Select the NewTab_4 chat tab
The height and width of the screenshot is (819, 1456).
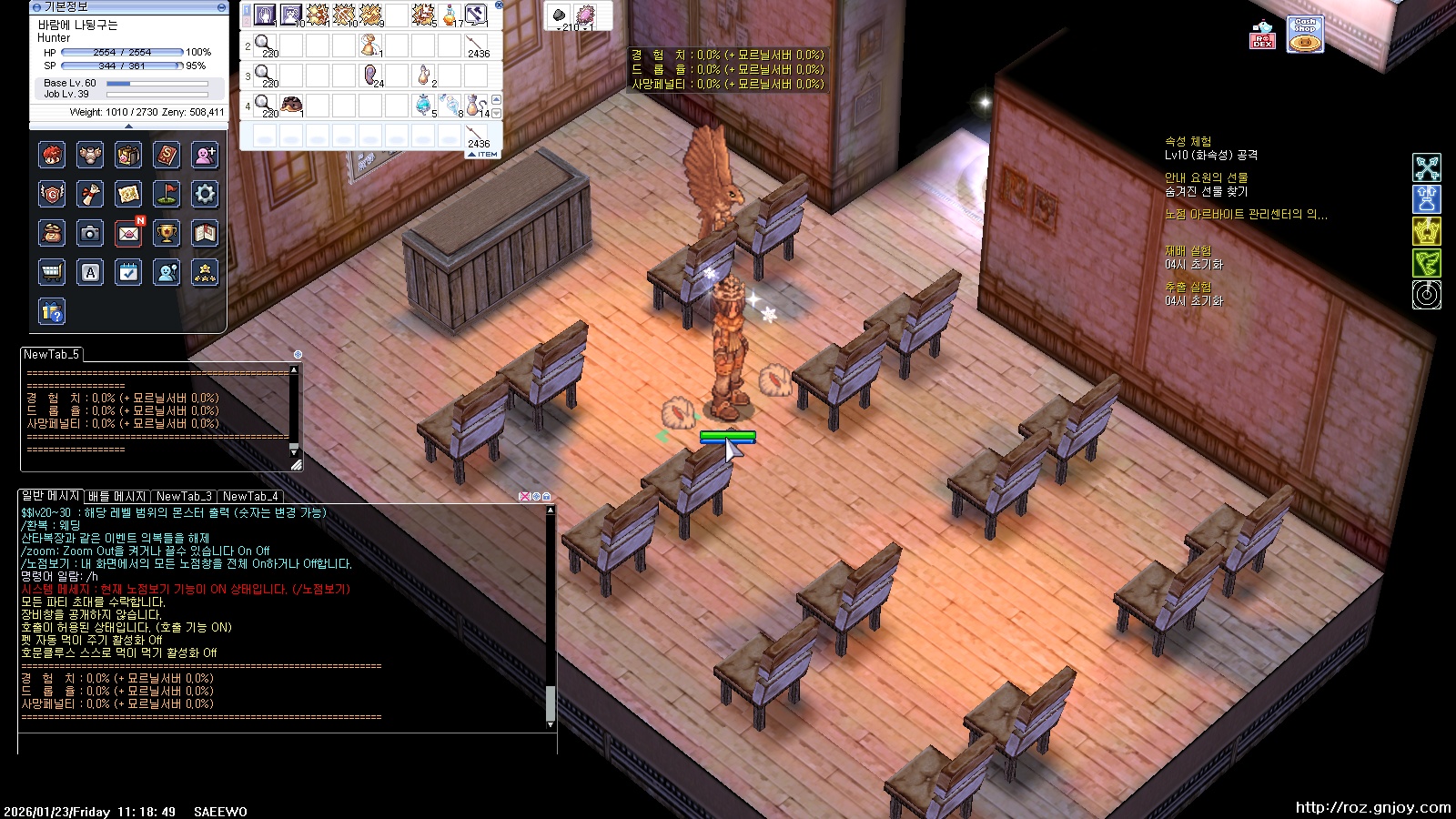[250, 496]
